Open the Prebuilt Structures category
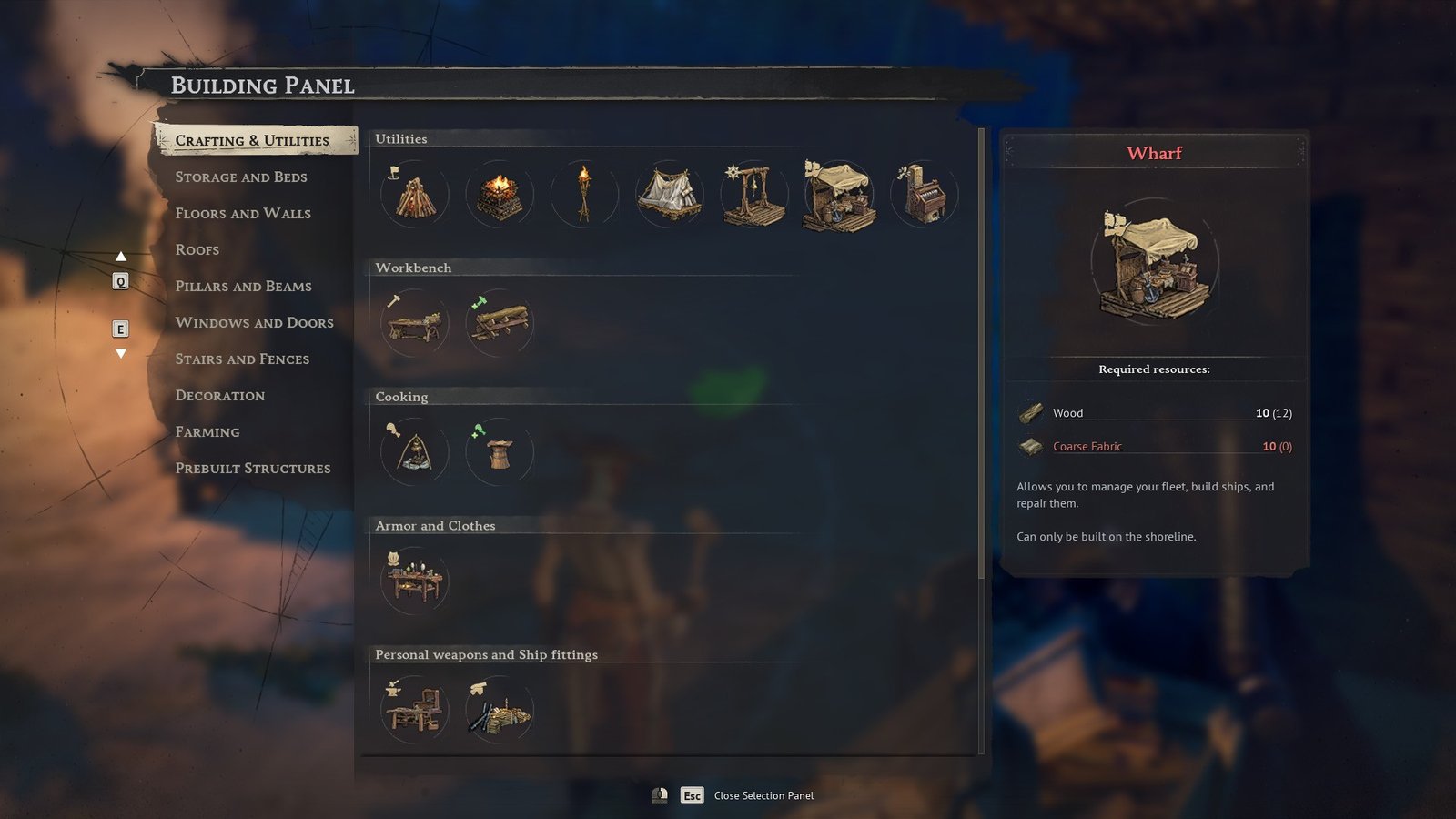Image resolution: width=1456 pixels, height=819 pixels. 252,468
